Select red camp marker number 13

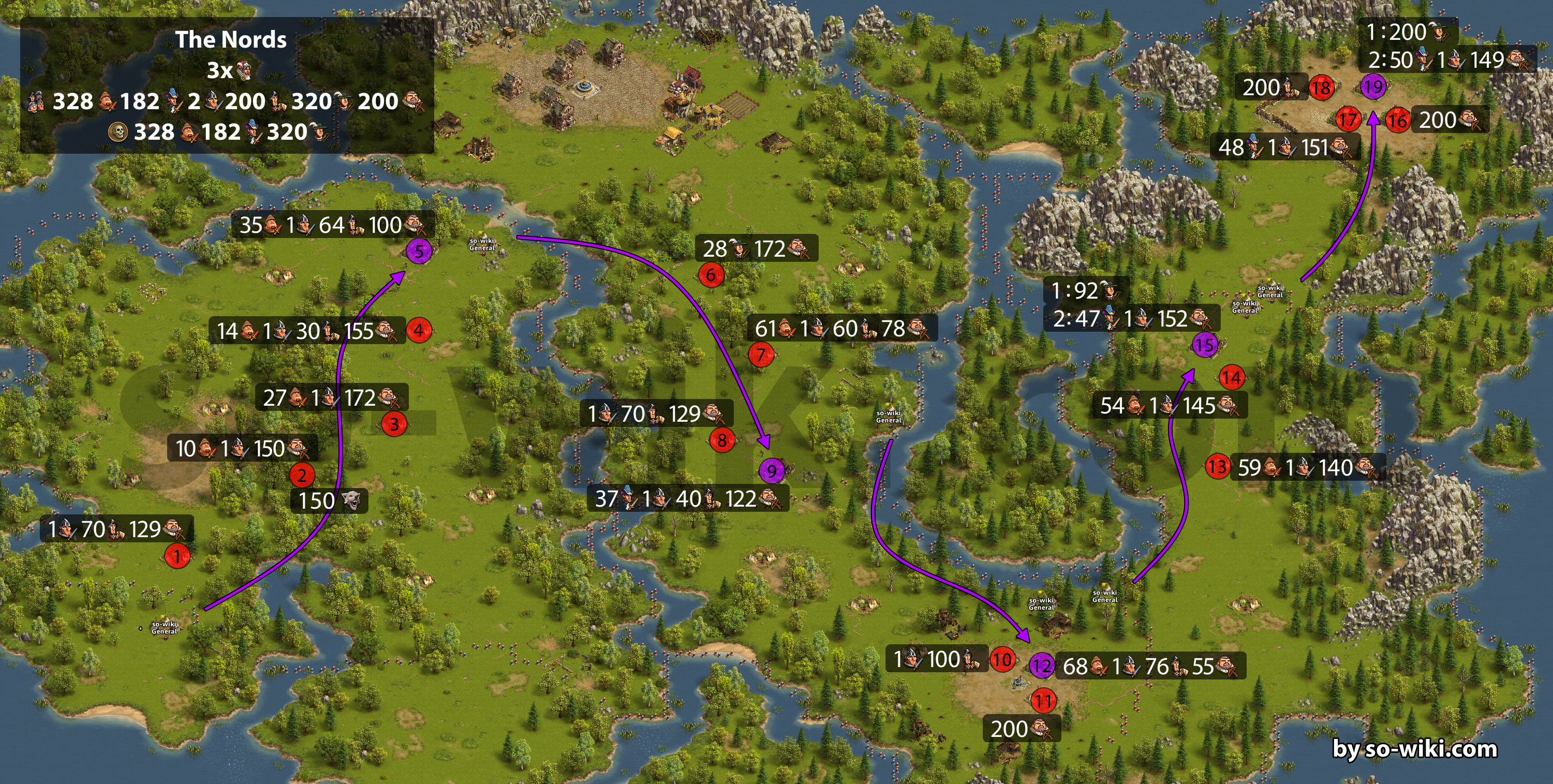coord(1217,466)
